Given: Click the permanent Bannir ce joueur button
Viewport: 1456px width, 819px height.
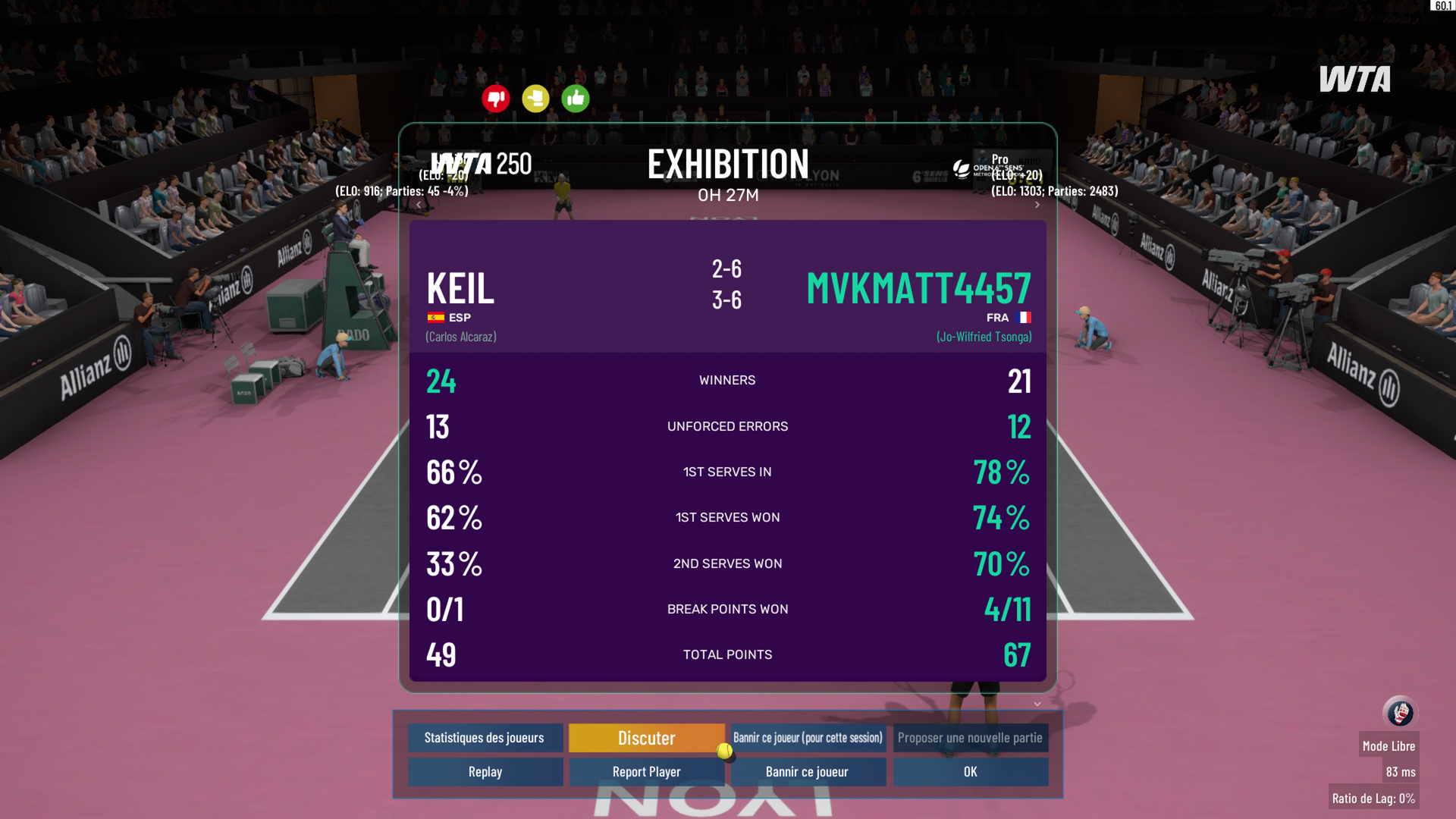Looking at the screenshot, I should (808, 772).
